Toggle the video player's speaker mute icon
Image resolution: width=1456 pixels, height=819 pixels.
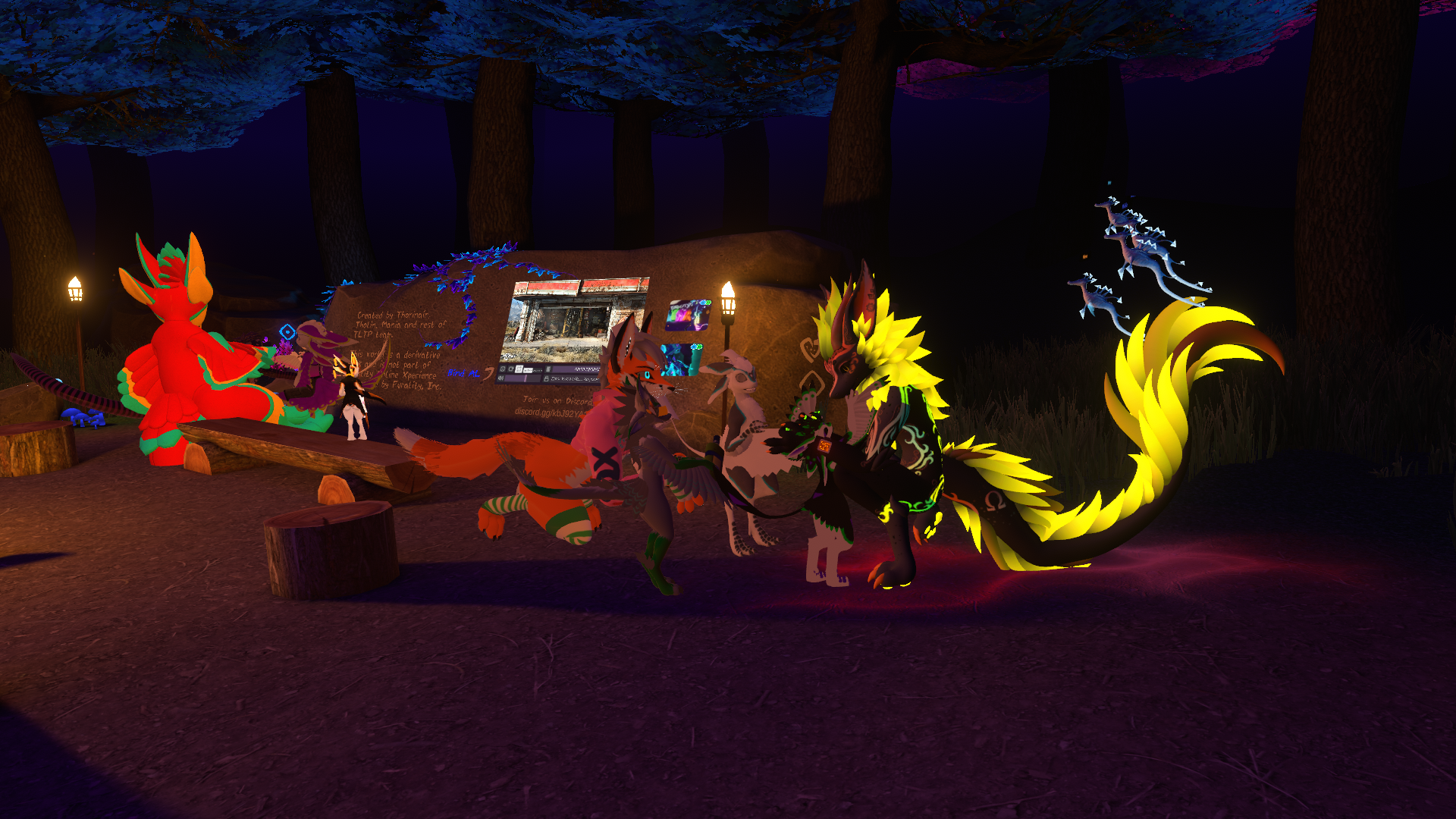501,378
